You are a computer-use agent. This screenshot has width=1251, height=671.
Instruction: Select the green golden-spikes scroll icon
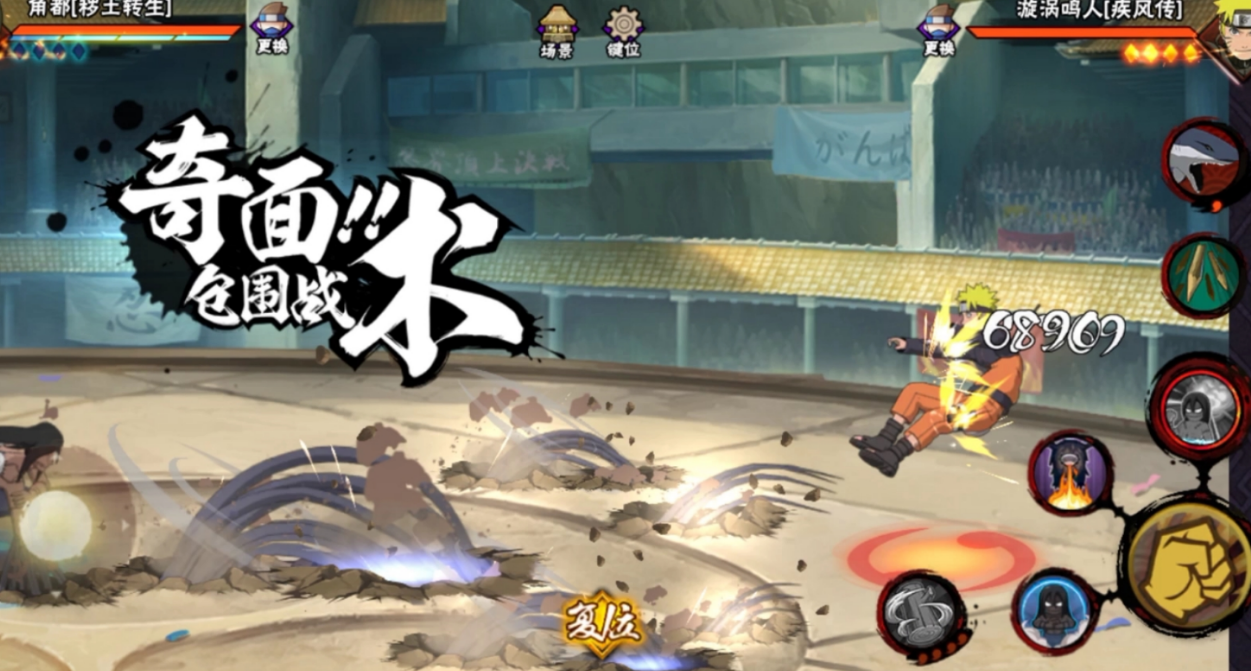coord(1202,275)
